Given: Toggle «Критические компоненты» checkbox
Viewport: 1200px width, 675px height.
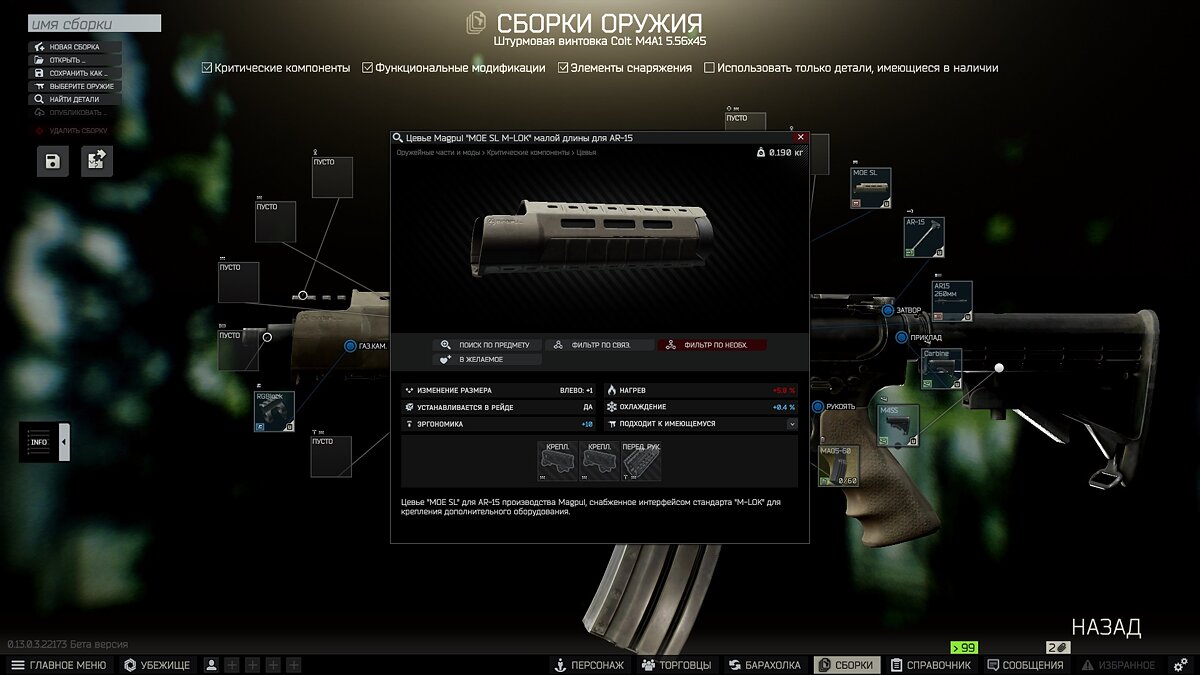Looking at the screenshot, I should click(x=207, y=68).
